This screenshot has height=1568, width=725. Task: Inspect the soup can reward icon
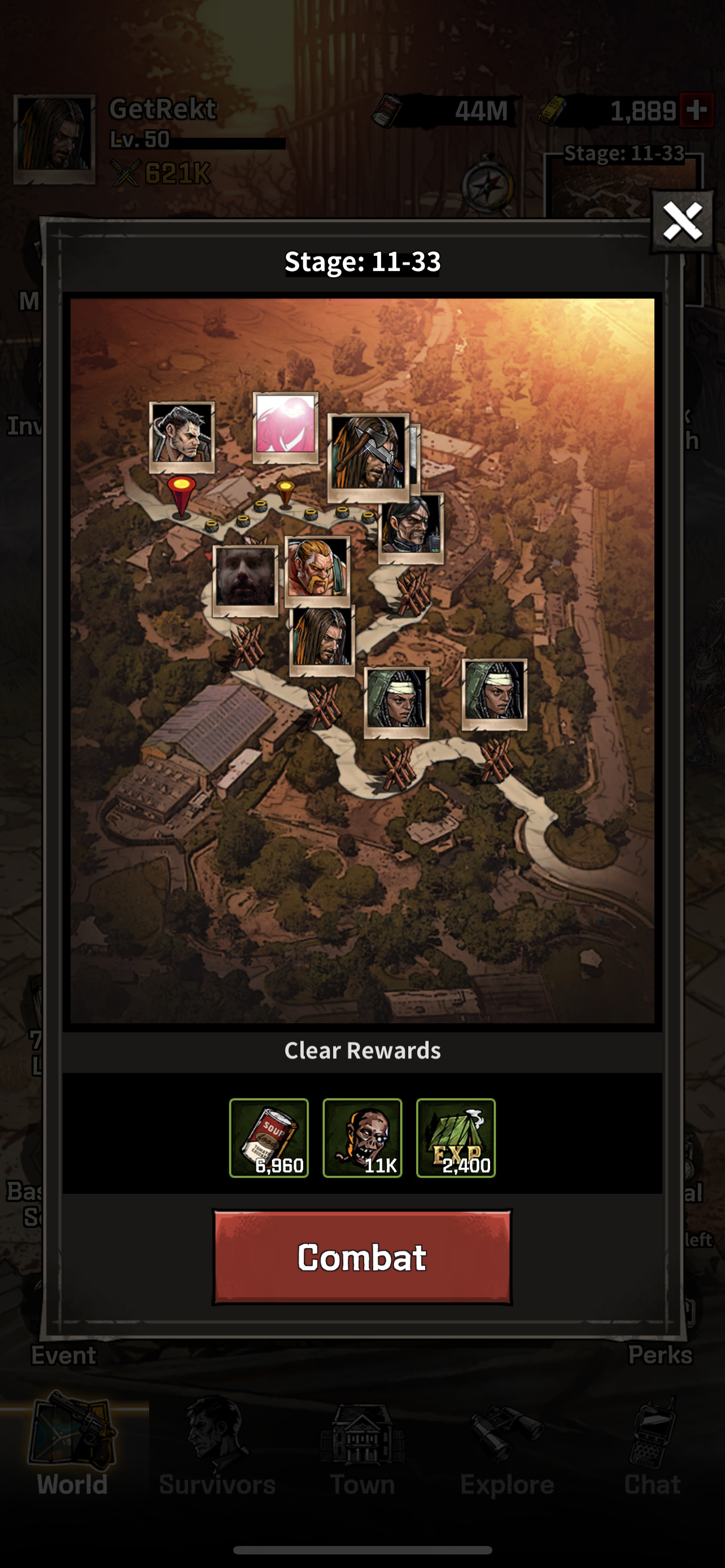tap(268, 1138)
